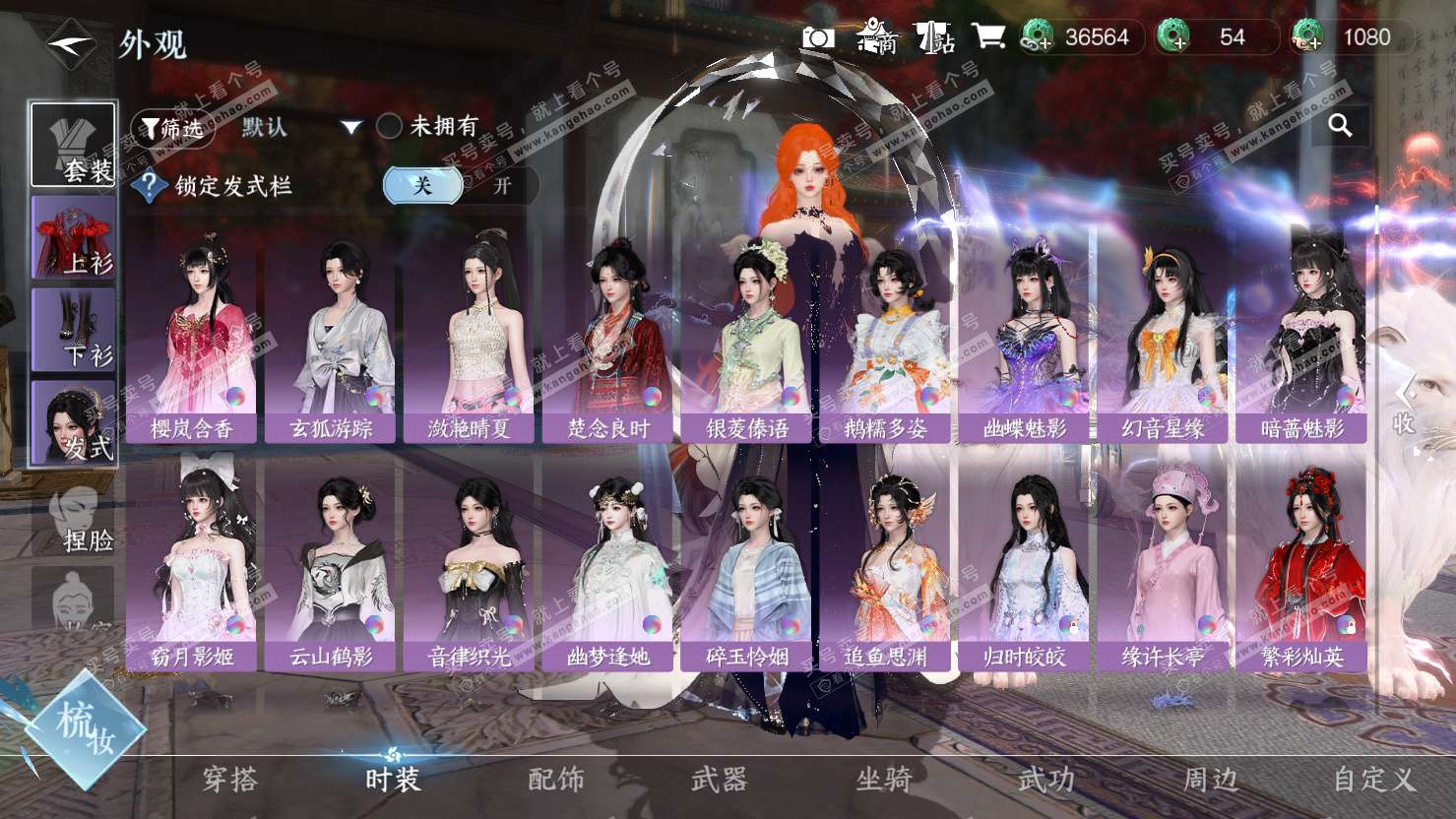Select the 套装 category
Viewport: 1456px width, 819px height.
coord(74,144)
